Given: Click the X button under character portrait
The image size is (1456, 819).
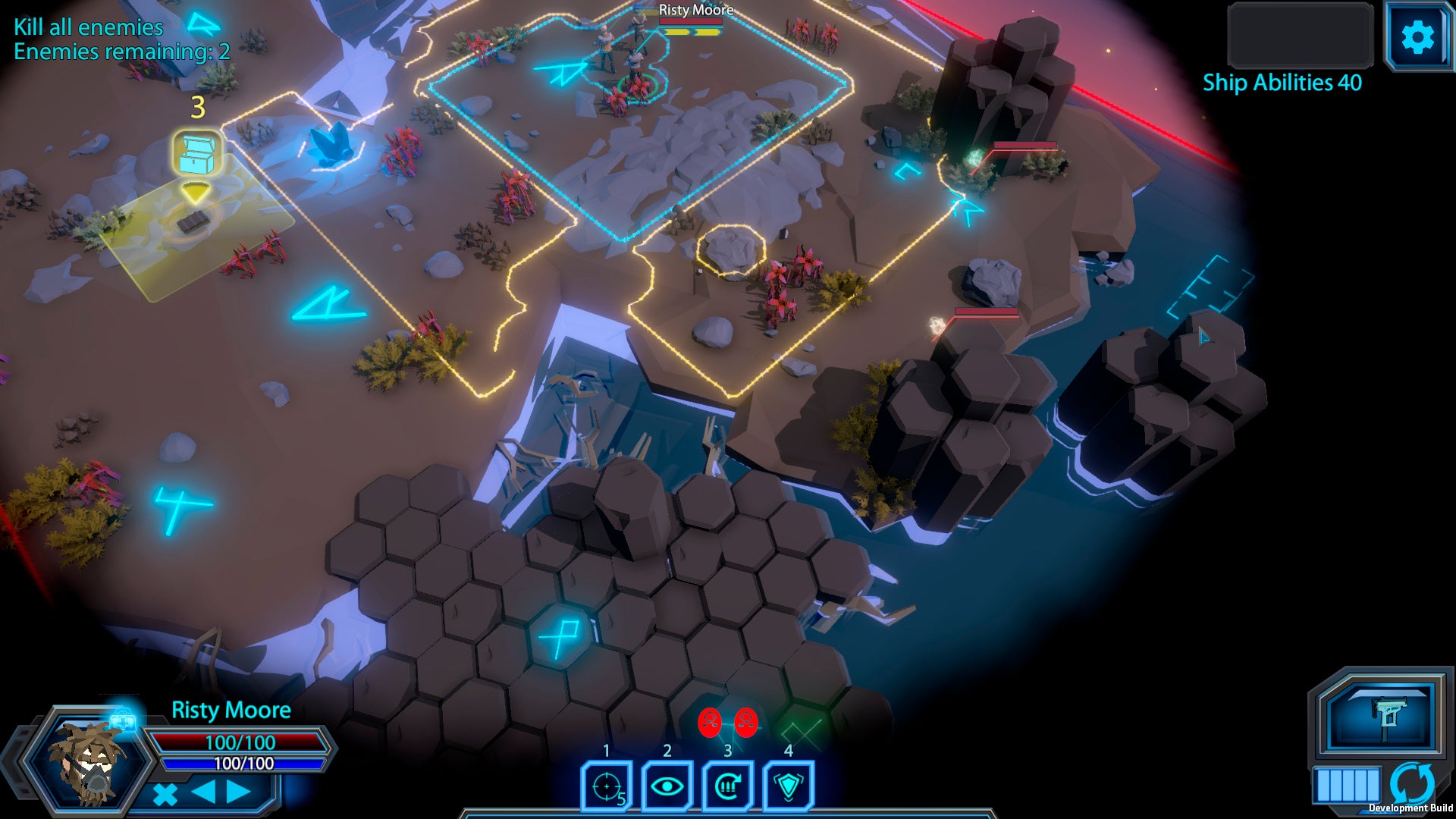Looking at the screenshot, I should point(165,794).
